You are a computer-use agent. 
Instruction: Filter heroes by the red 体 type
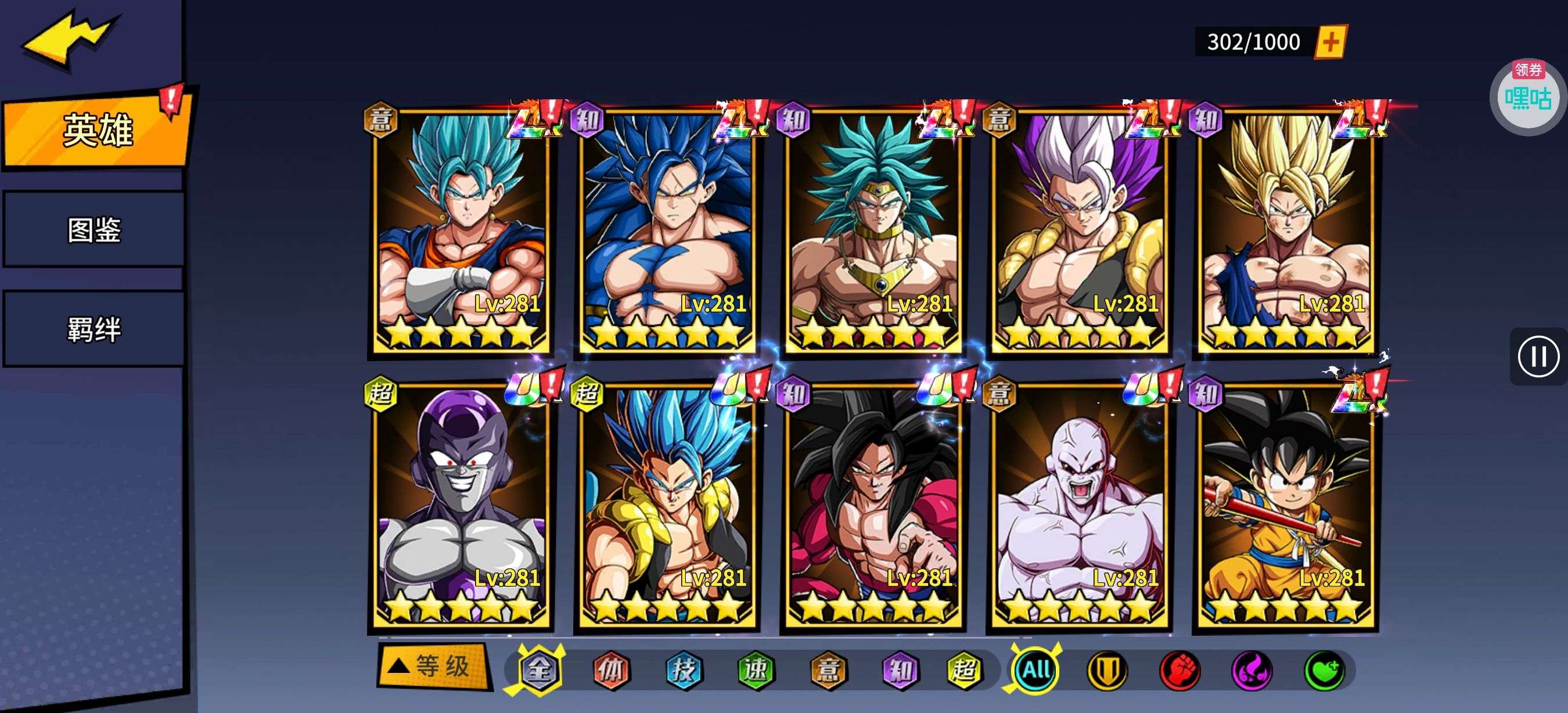pos(611,671)
